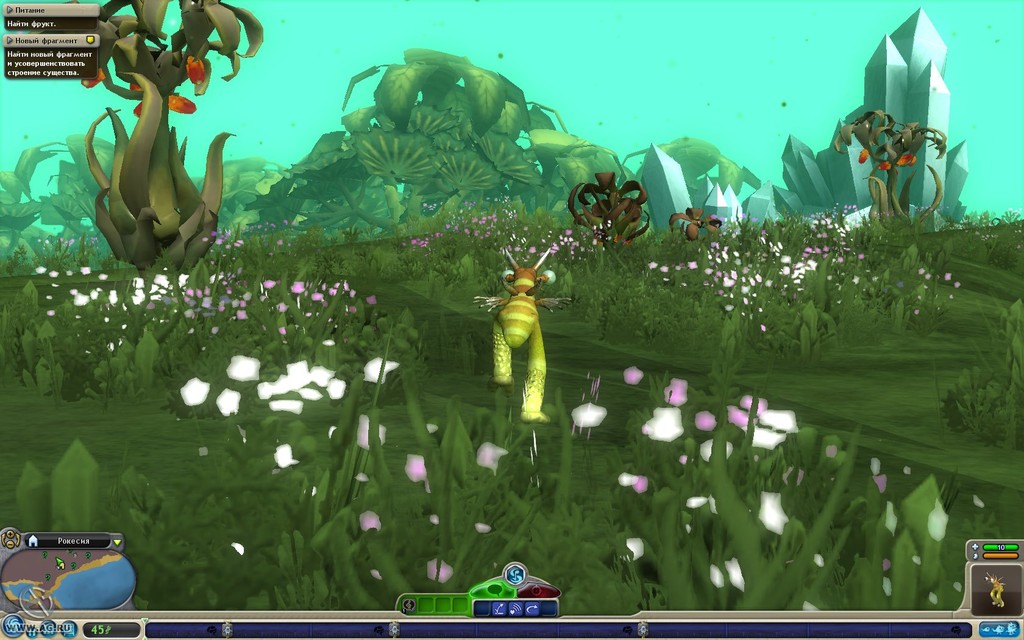Open the yellow dropdown arrow above minimap
The width and height of the screenshot is (1024, 640).
(x=117, y=542)
